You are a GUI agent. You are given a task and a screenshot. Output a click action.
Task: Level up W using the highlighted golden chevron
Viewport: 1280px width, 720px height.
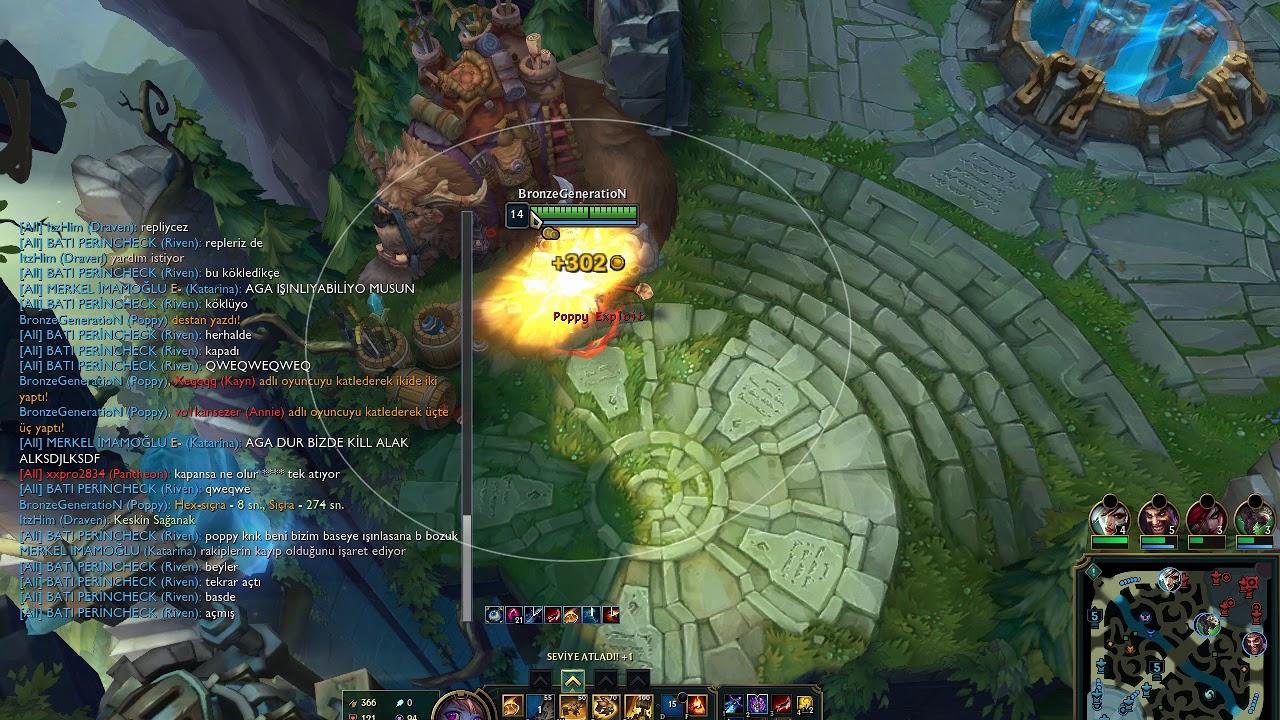tap(573, 680)
